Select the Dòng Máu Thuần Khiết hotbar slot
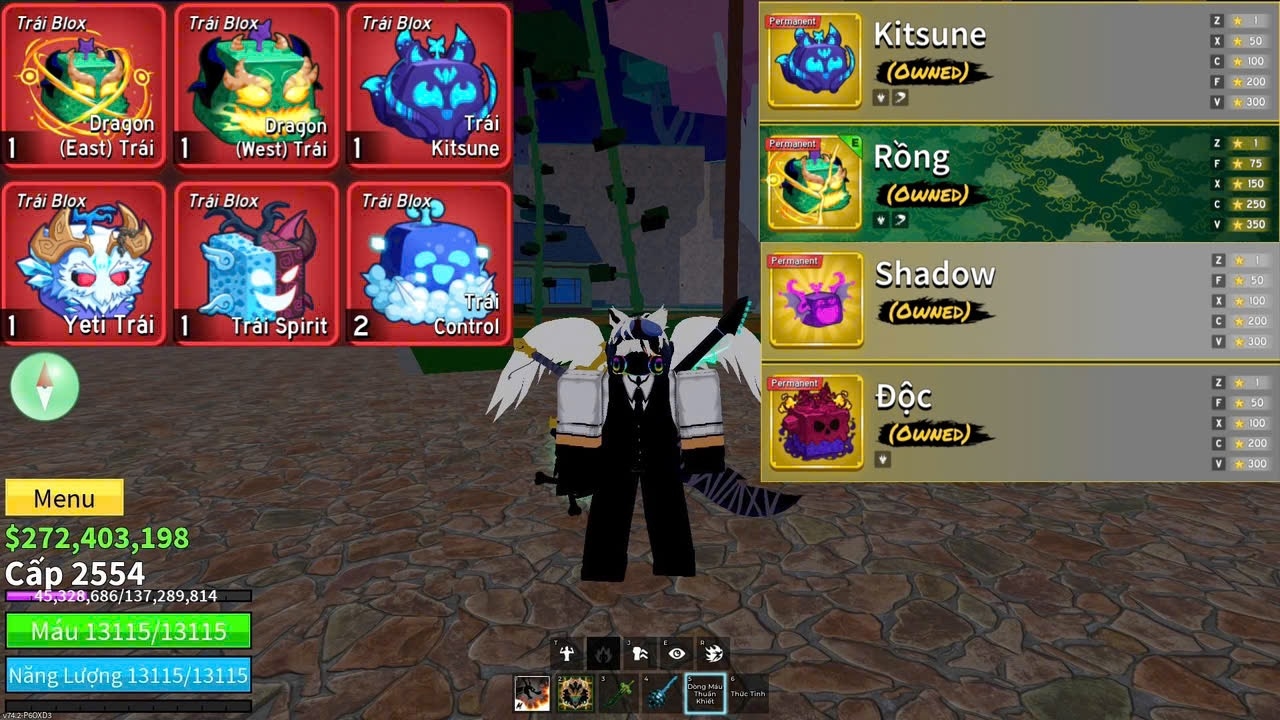 (x=705, y=693)
